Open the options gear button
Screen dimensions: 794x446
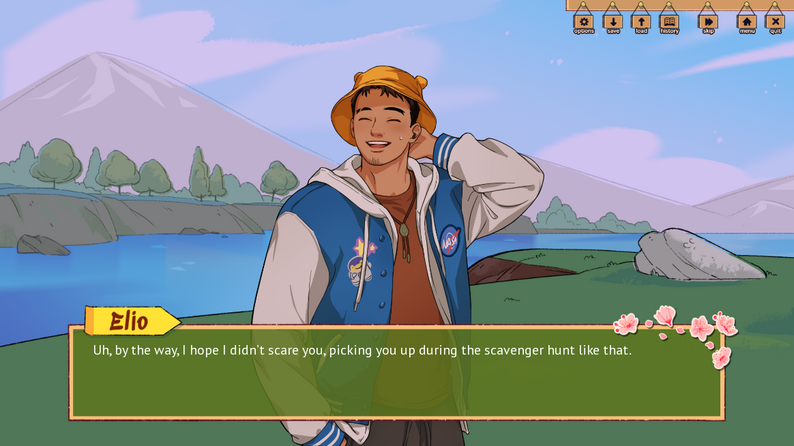tap(583, 21)
